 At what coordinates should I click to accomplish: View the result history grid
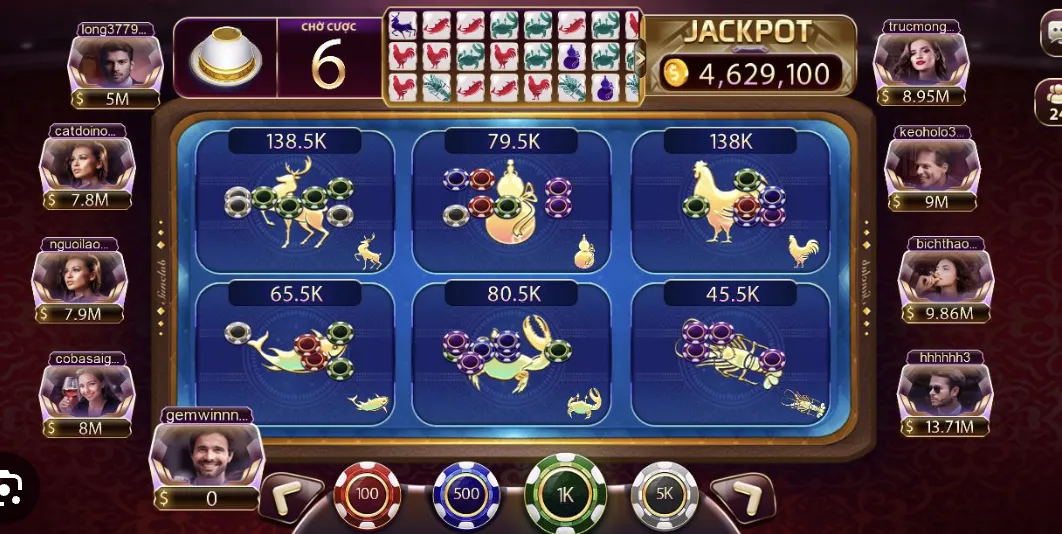pyautogui.click(x=512, y=56)
